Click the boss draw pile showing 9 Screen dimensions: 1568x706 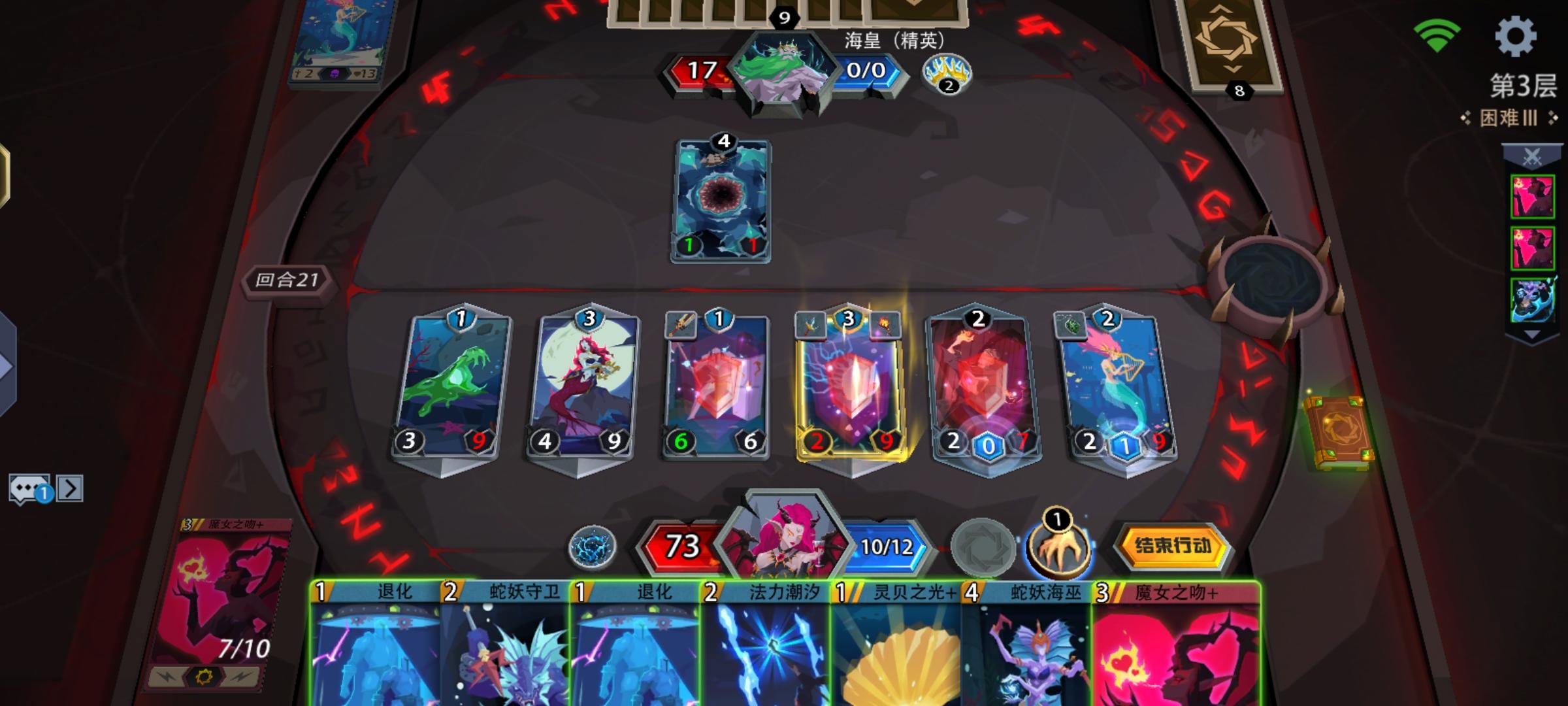[x=783, y=18]
